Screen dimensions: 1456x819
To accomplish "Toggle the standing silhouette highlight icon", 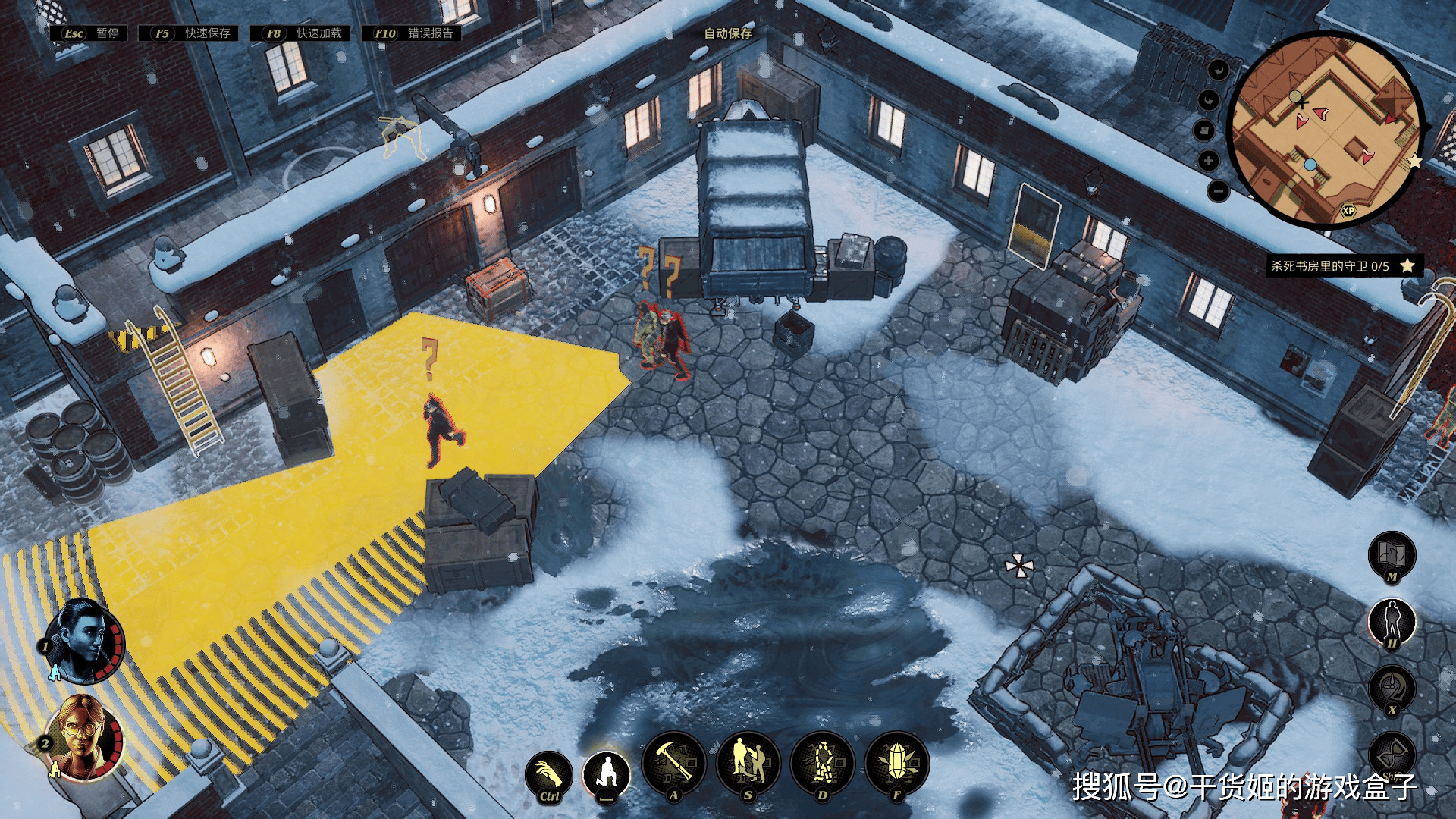I will [1392, 622].
